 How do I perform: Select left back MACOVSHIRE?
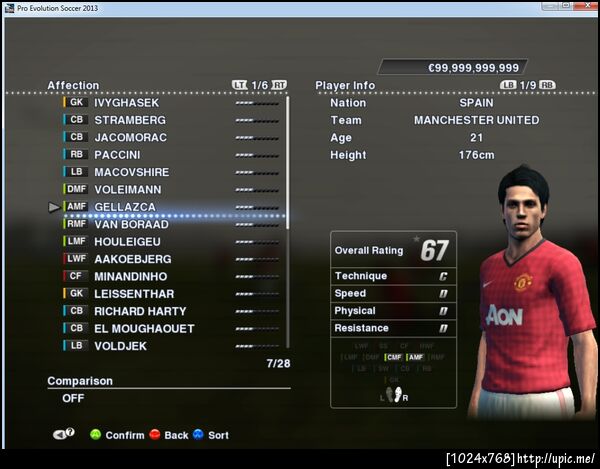[131, 172]
